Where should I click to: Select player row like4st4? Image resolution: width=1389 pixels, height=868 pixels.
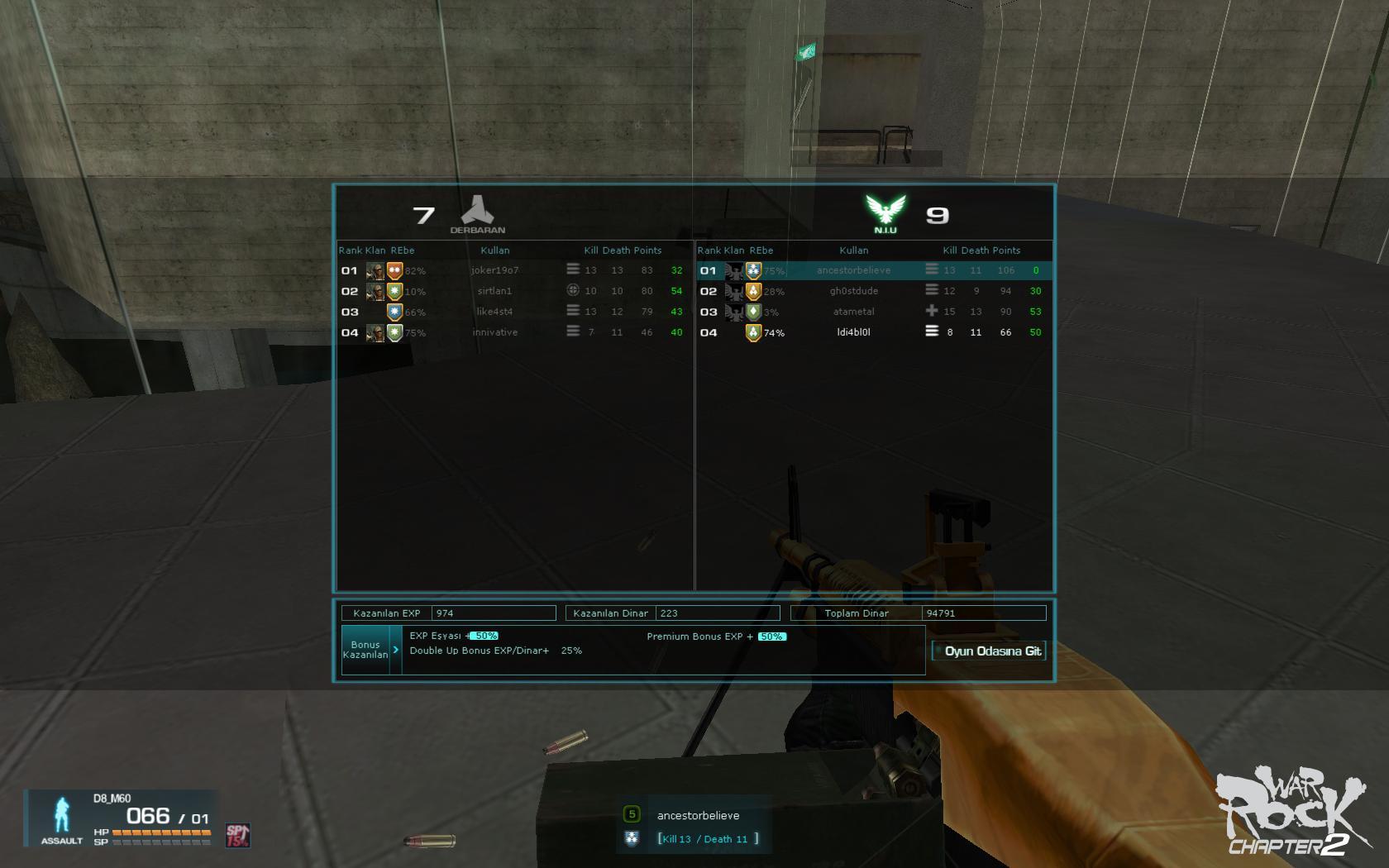494,312
